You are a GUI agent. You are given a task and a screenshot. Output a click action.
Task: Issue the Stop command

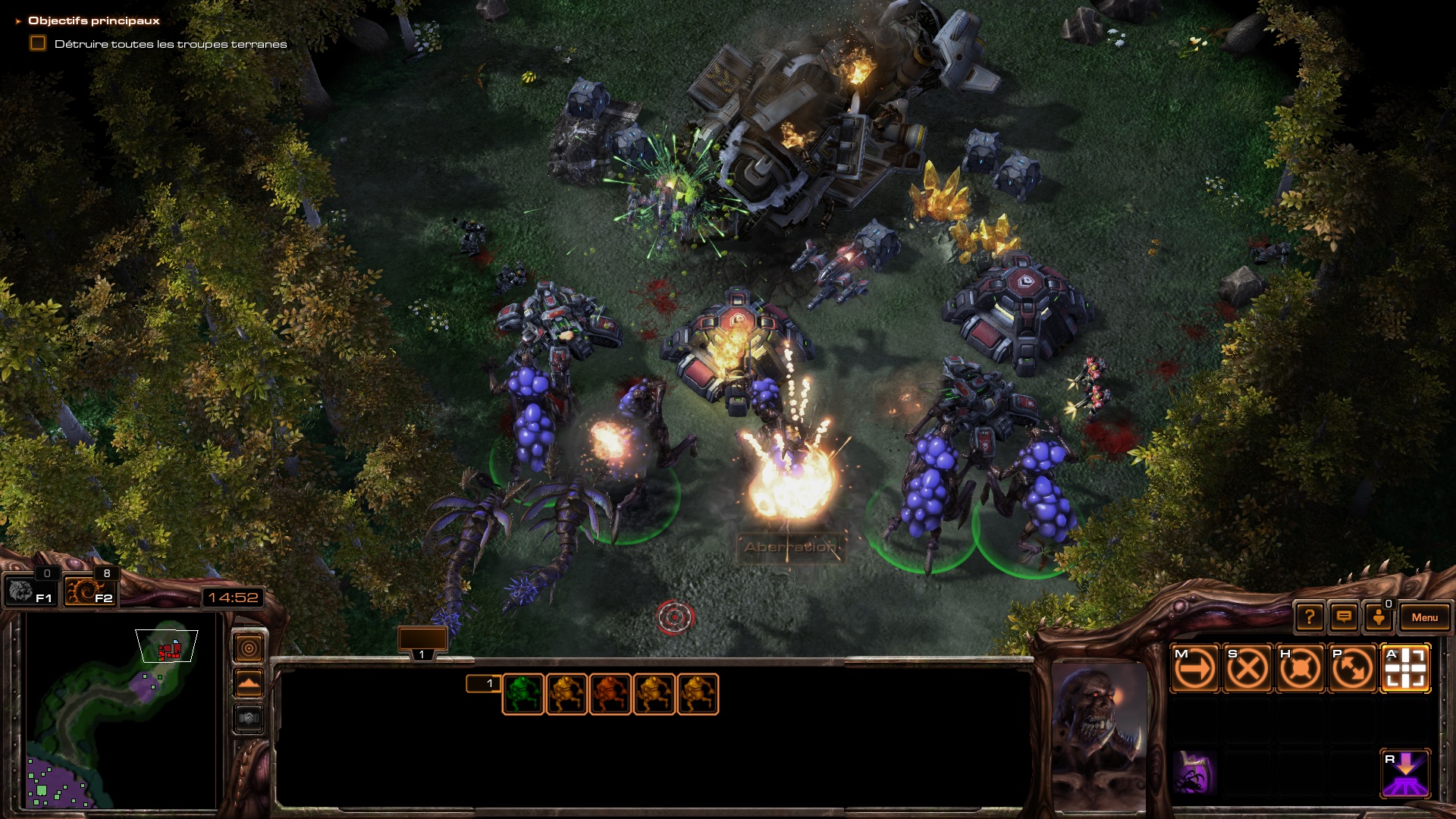coord(1247,669)
